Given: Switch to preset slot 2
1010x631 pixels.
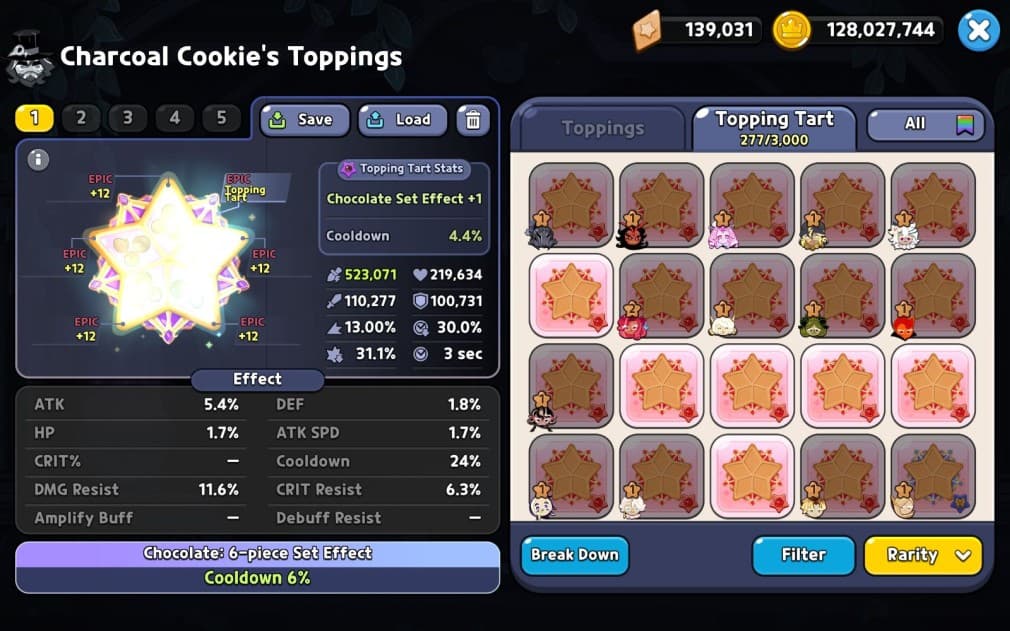Looking at the screenshot, I should tap(81, 118).
